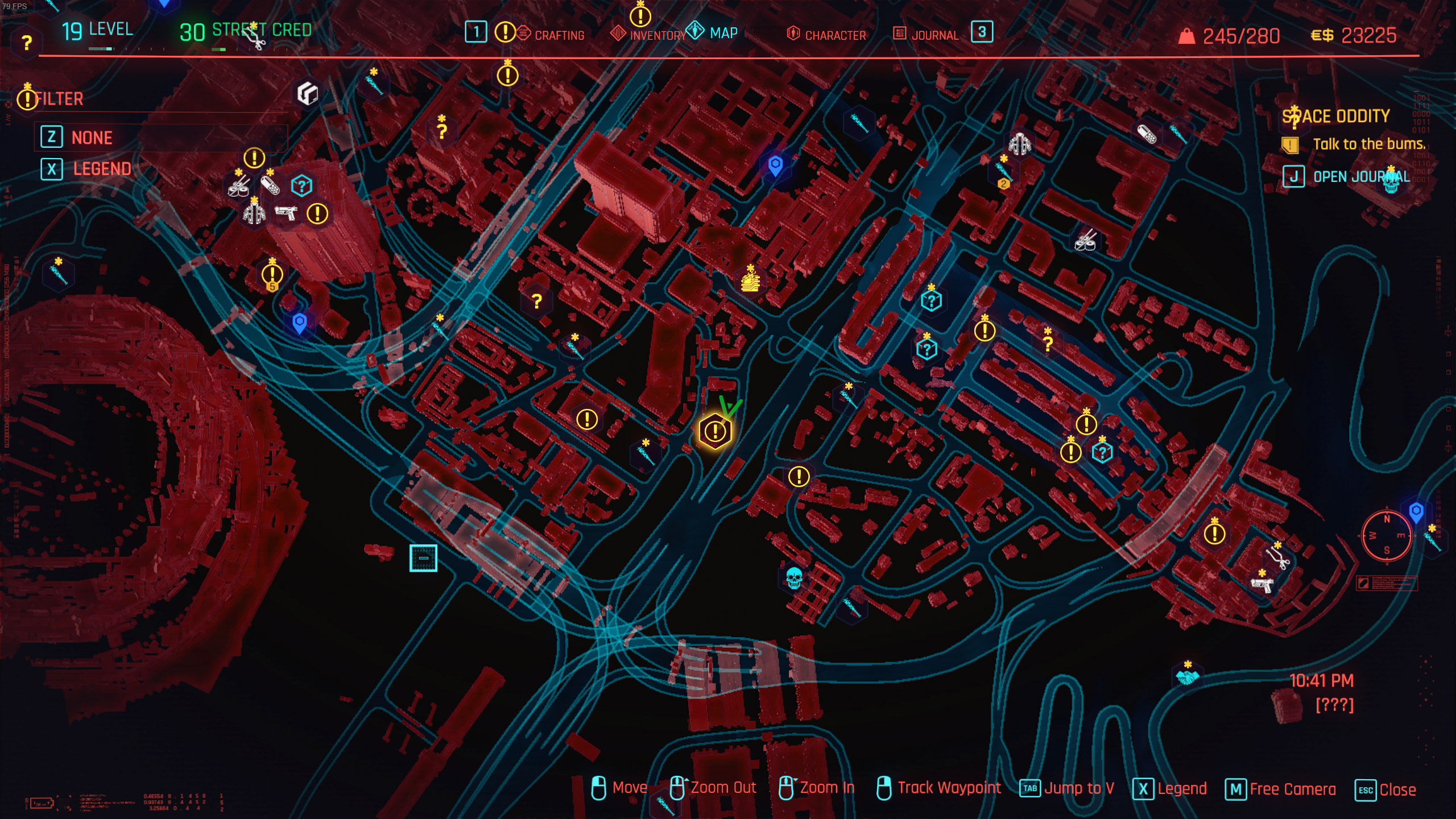Select the orange flame-hand marker
The height and width of the screenshot is (819, 1456).
pyautogui.click(x=750, y=281)
